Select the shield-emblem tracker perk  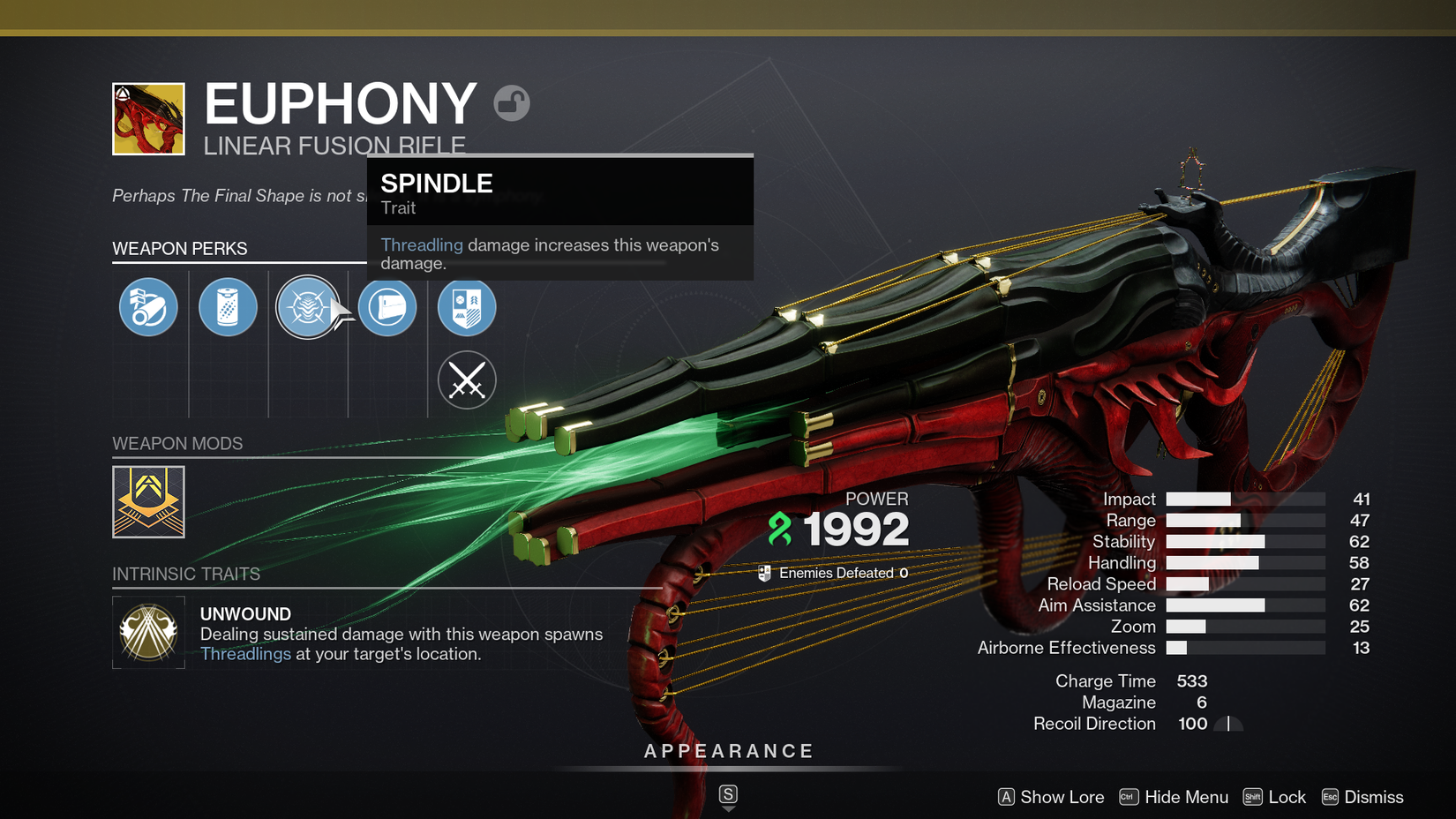click(467, 307)
